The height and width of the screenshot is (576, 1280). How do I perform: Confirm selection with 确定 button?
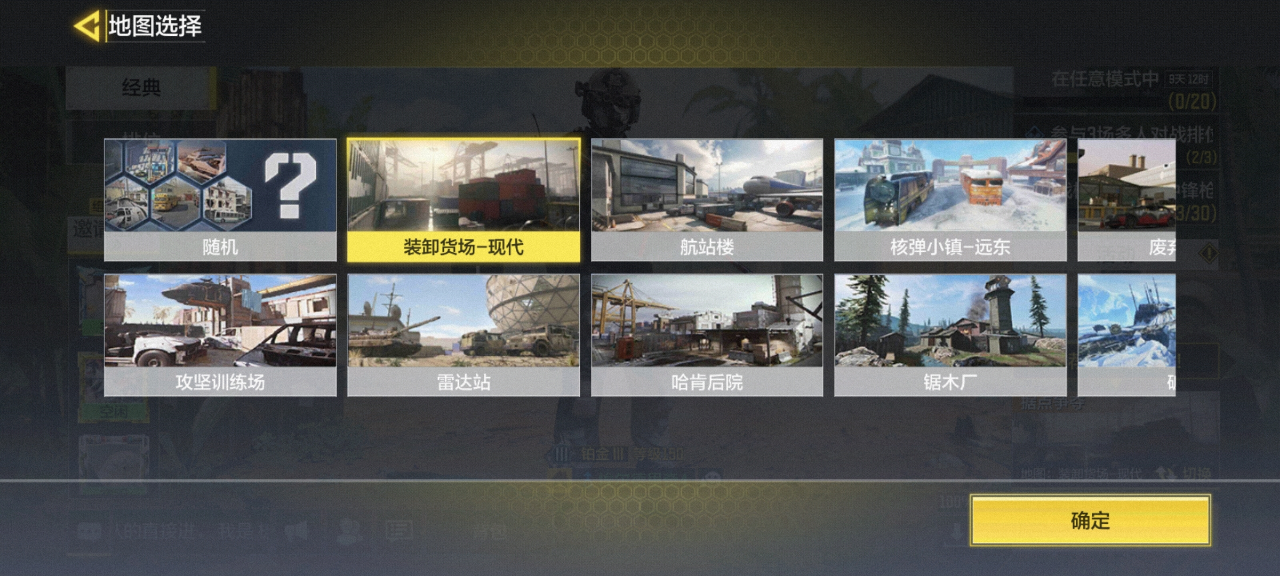point(1090,520)
